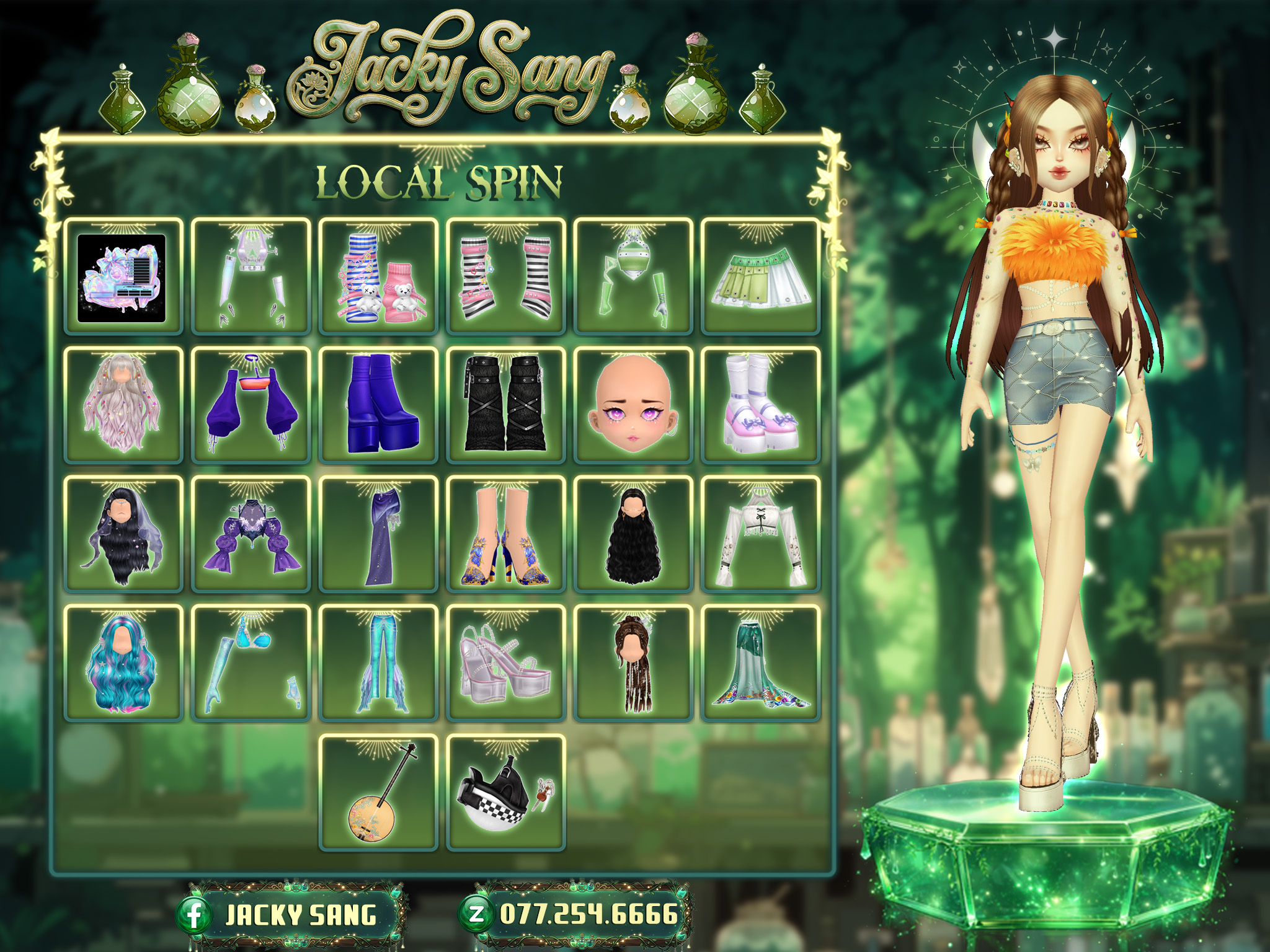Select the clear pearl platform sandals

pos(506,663)
